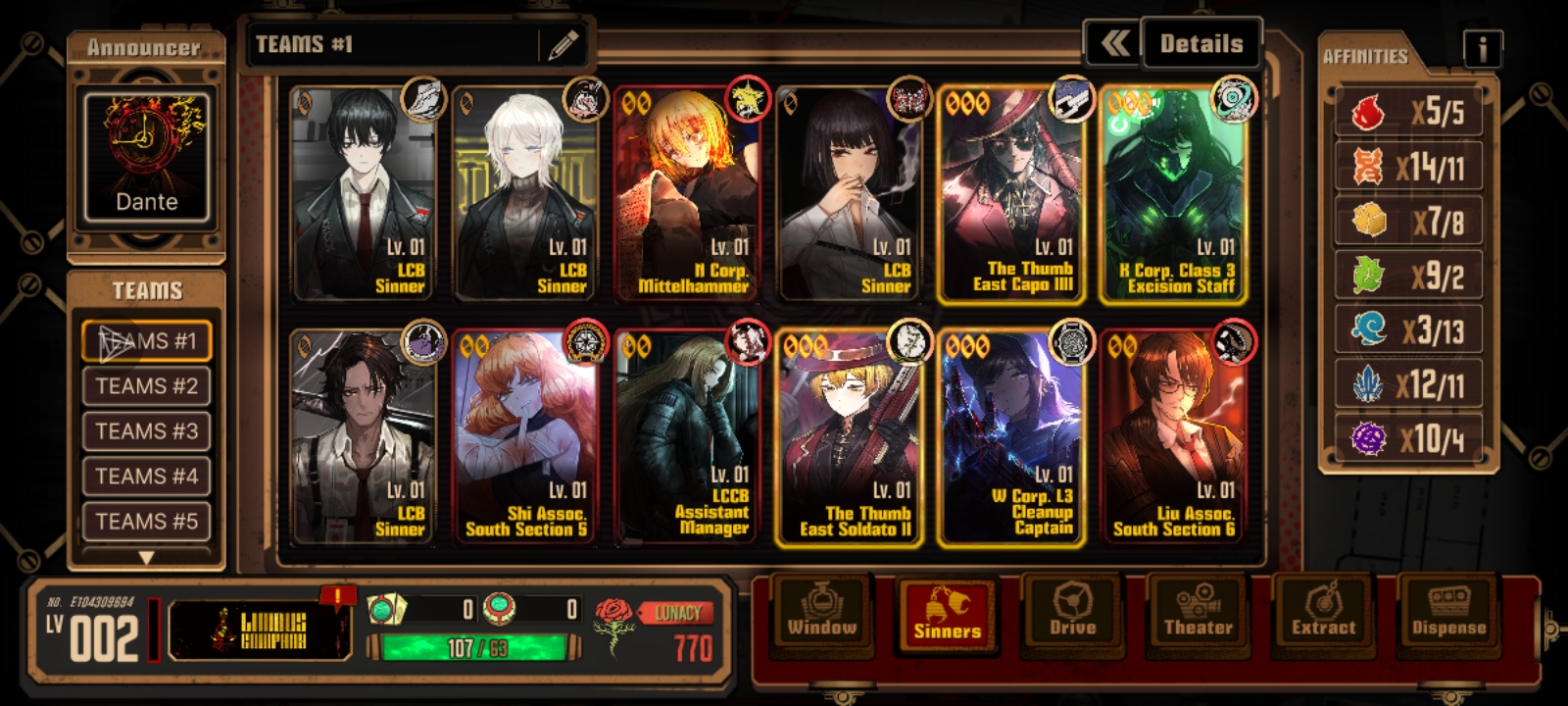1568x706 pixels.
Task: Select TEAMS #5 in the teams list
Action: coord(147,522)
